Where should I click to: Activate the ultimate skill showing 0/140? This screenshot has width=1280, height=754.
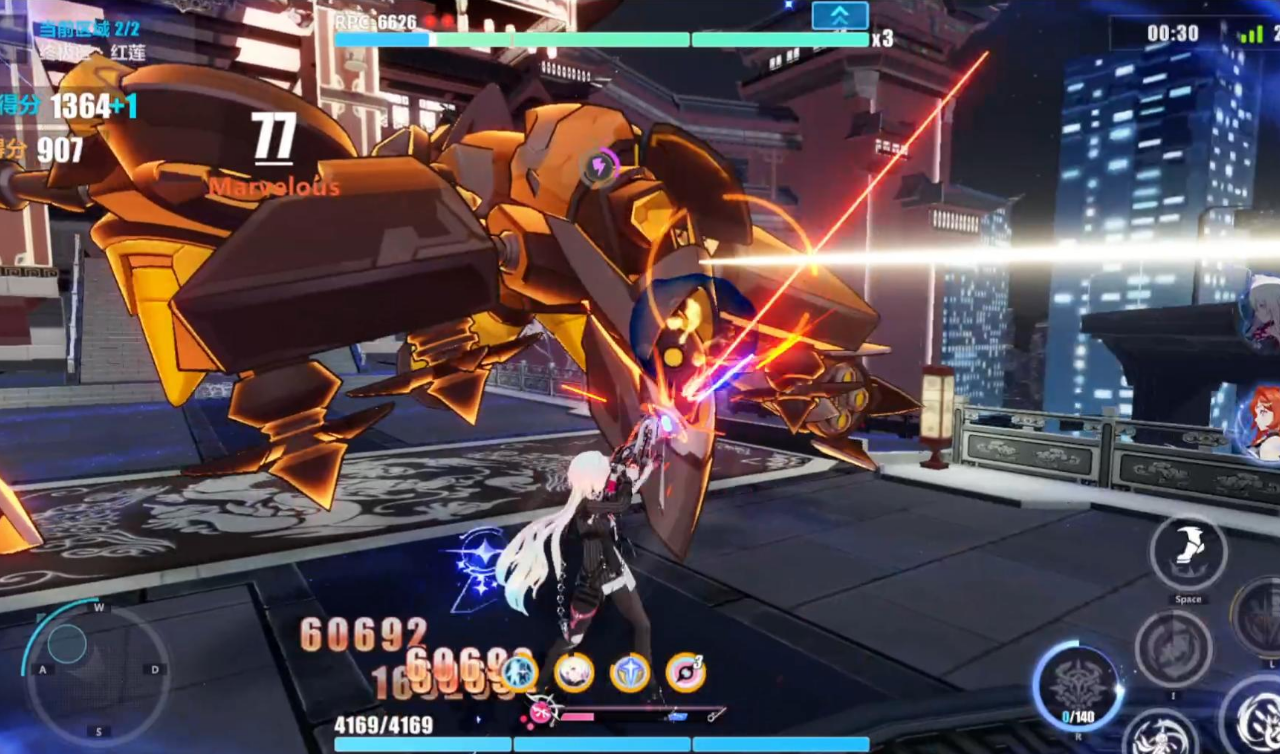click(1076, 687)
